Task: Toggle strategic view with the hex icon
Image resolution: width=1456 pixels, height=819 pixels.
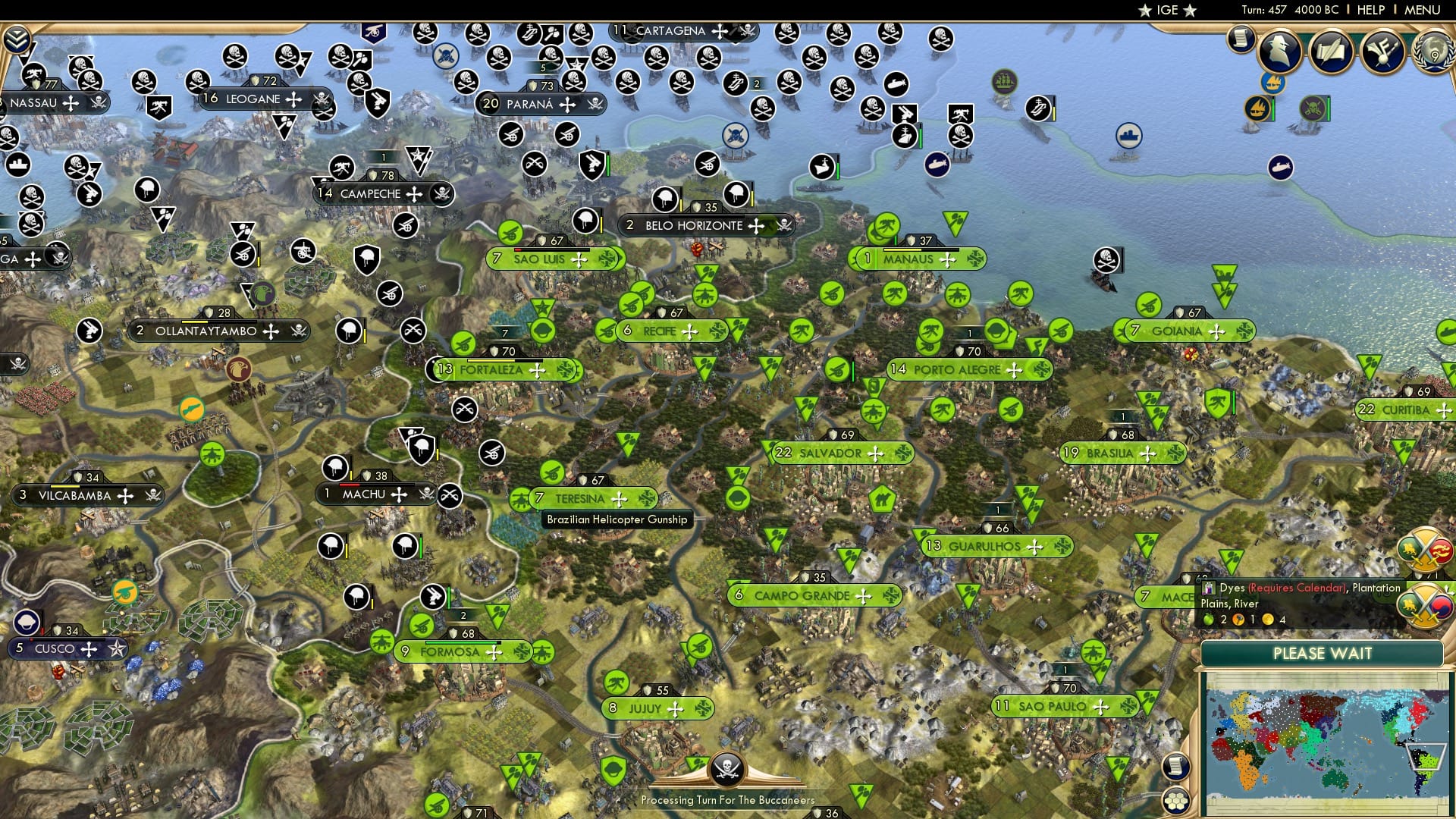Action: (x=1177, y=801)
